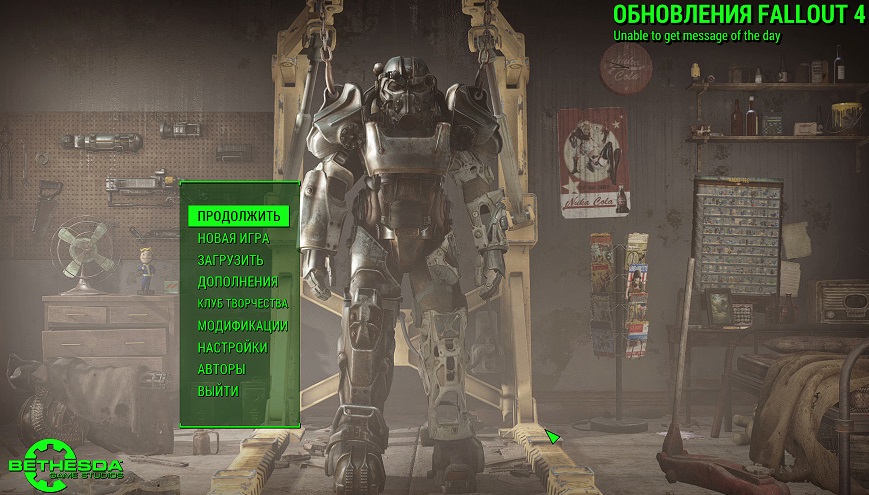Open the ЗАГРУЗИТЬ load game menu
Screen dimensions: 869x495
click(x=231, y=260)
